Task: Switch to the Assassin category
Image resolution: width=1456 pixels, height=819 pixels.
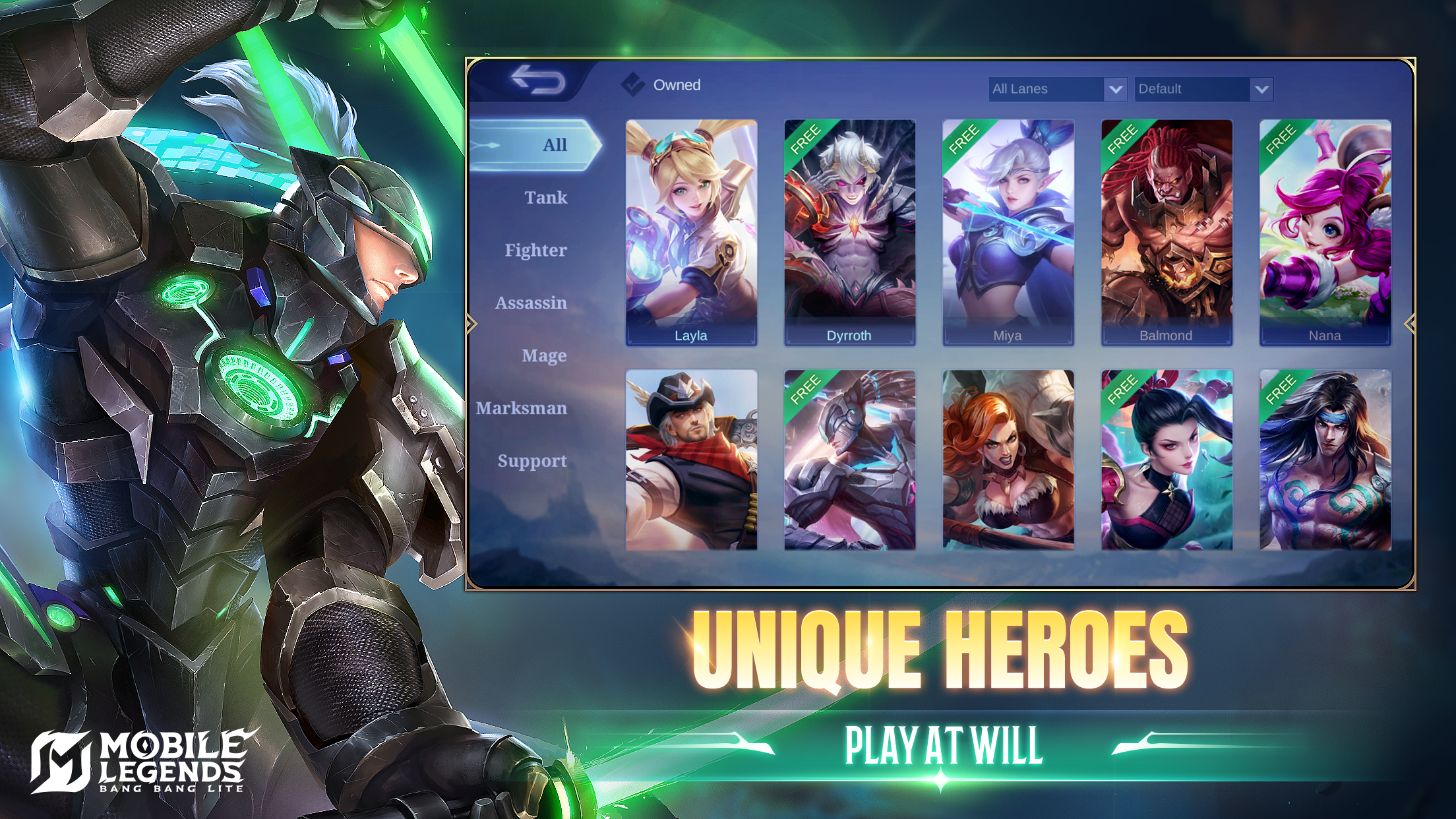Action: tap(532, 303)
